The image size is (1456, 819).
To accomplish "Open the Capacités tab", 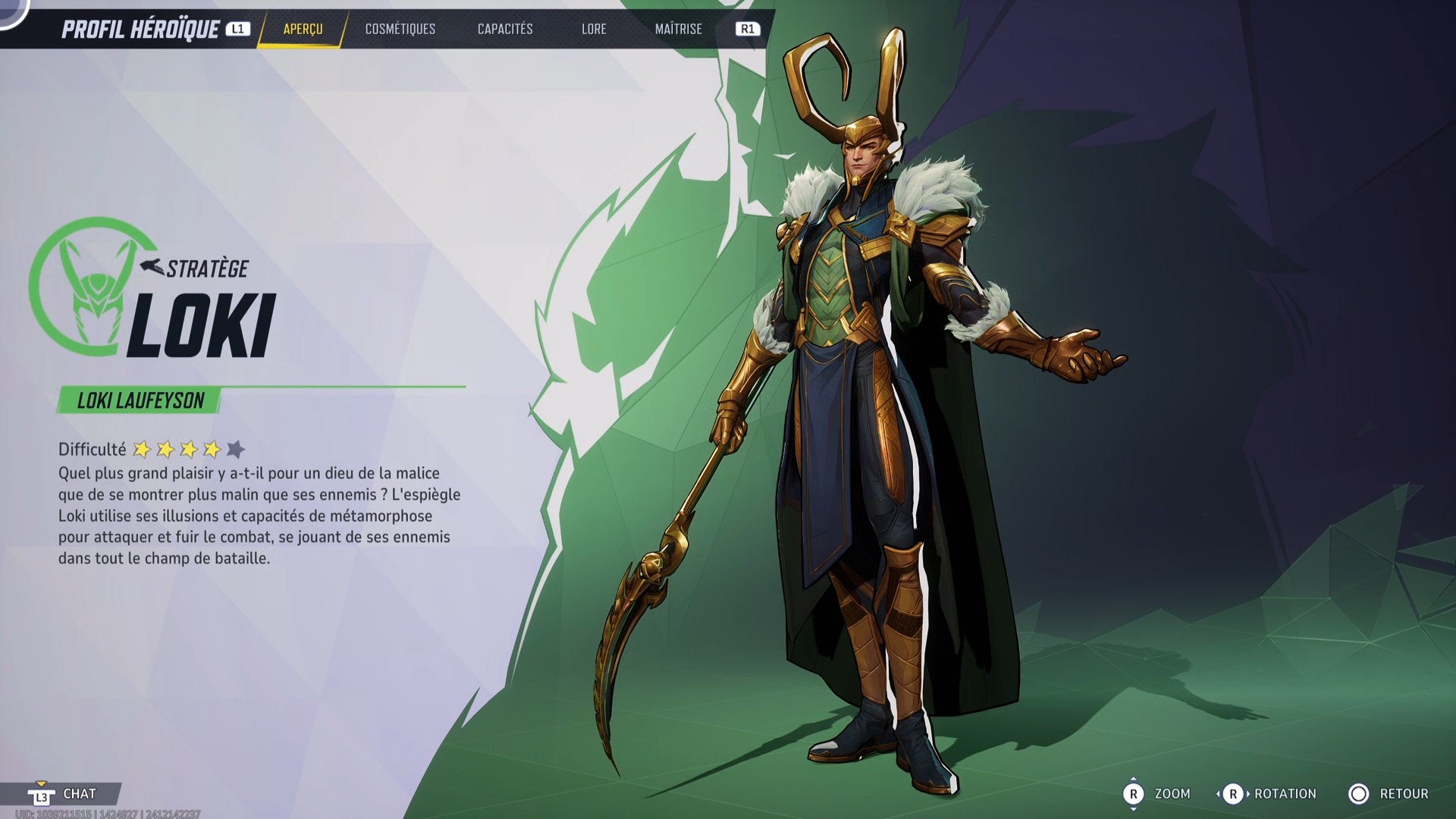I will point(504,30).
